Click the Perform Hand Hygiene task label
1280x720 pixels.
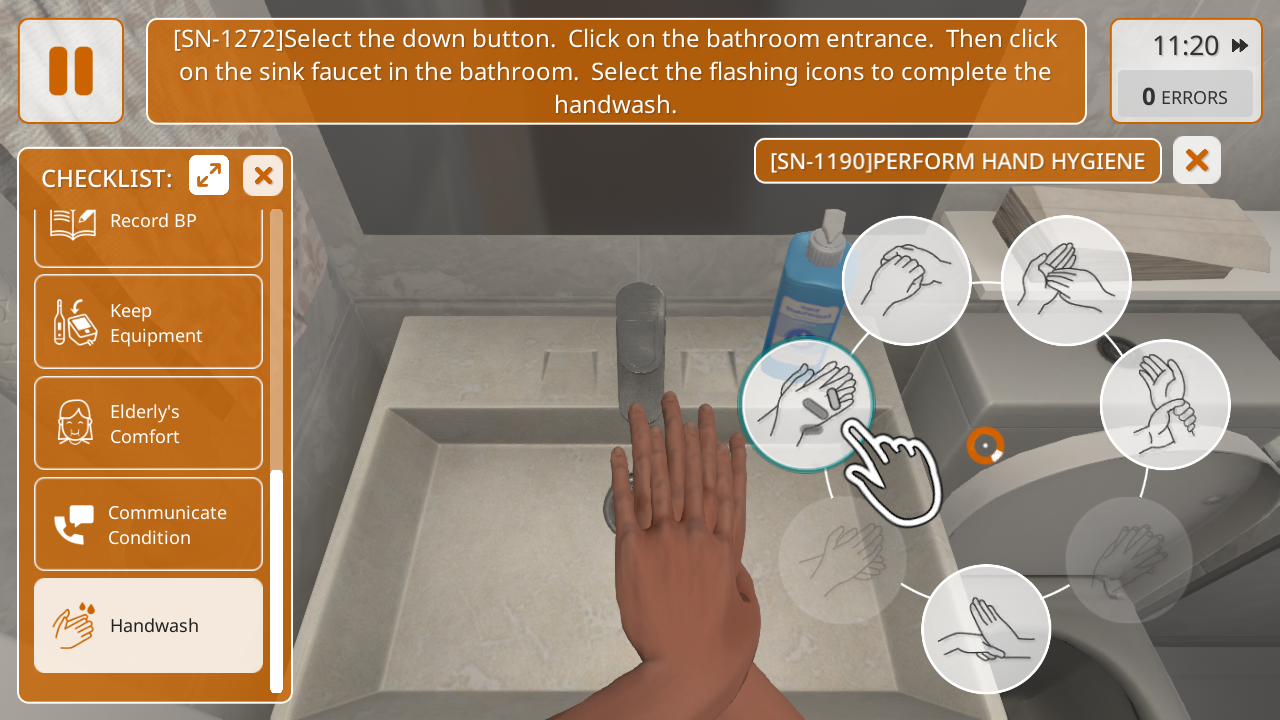(x=957, y=161)
